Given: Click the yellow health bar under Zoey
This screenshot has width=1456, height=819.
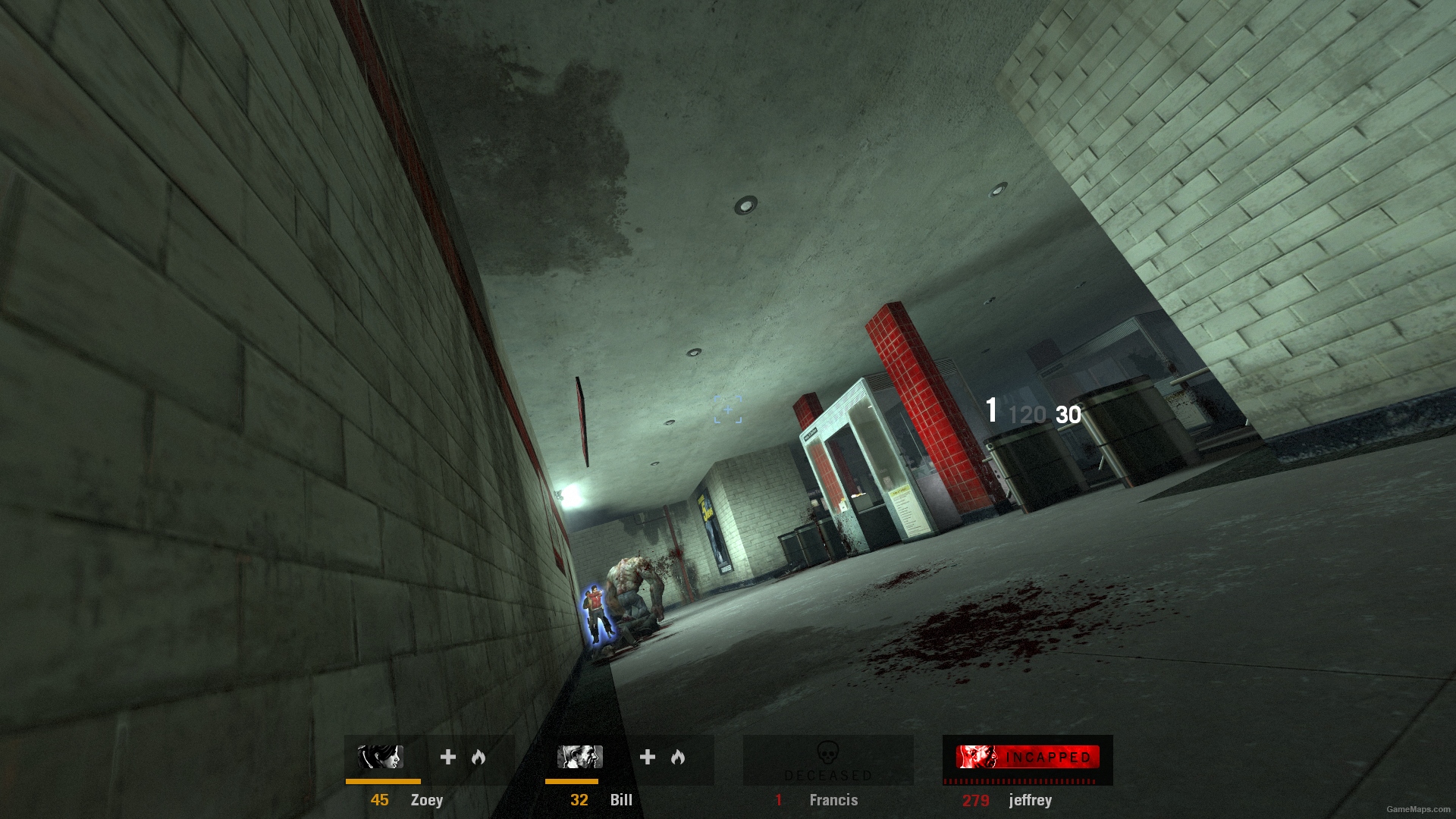Looking at the screenshot, I should coord(382,782).
